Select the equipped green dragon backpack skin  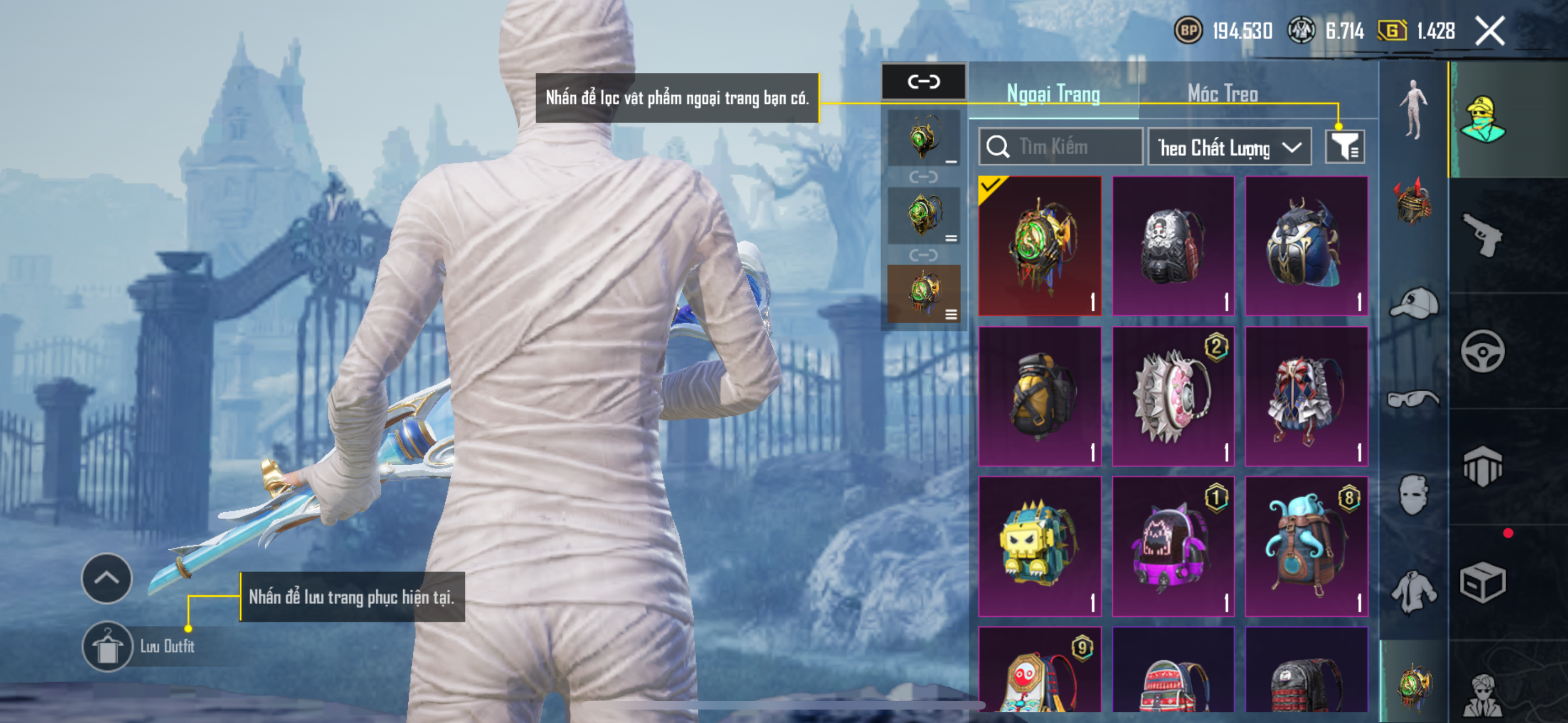tap(1040, 247)
